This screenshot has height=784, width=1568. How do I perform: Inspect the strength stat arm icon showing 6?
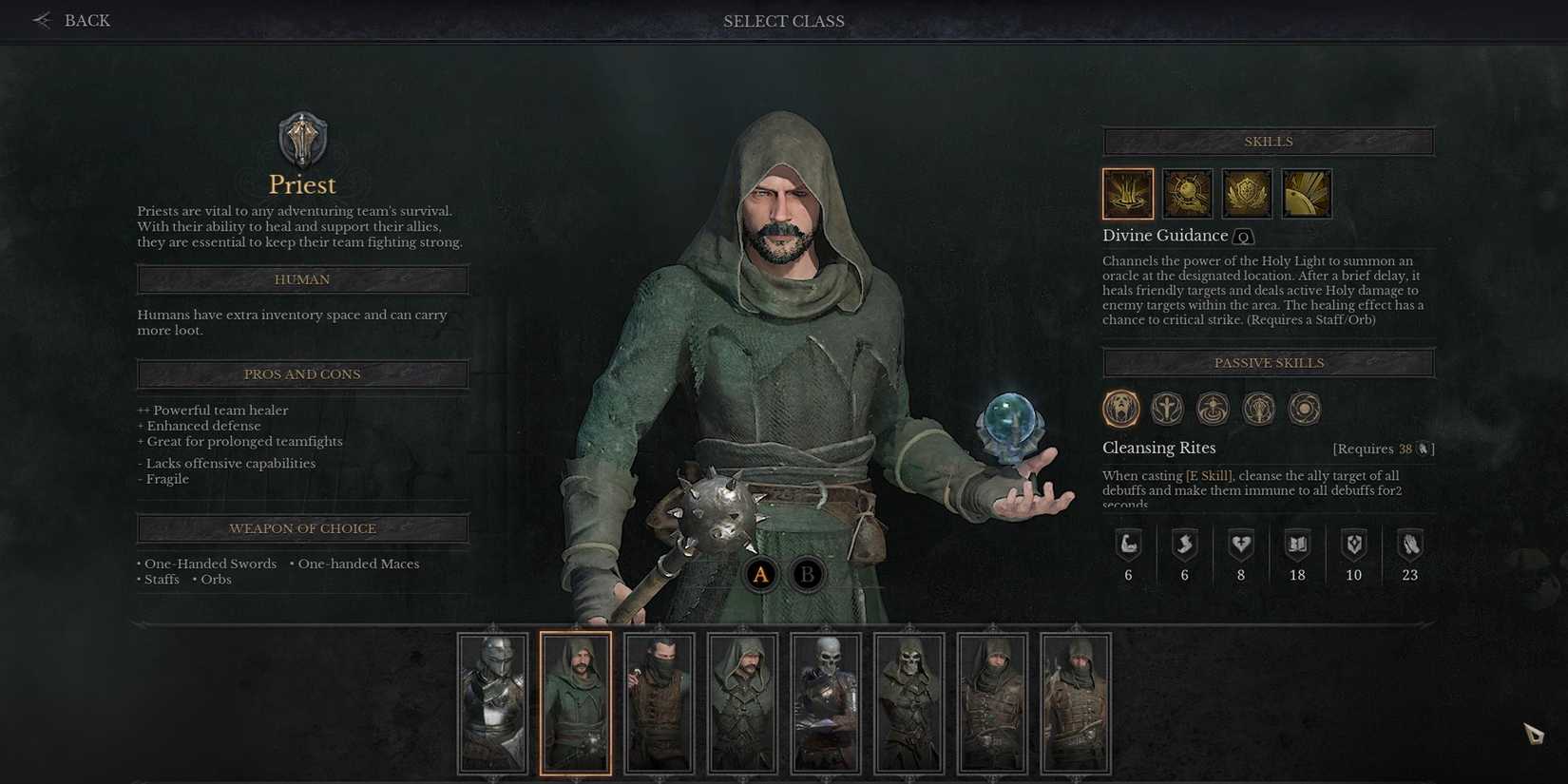pyautogui.click(x=1128, y=544)
